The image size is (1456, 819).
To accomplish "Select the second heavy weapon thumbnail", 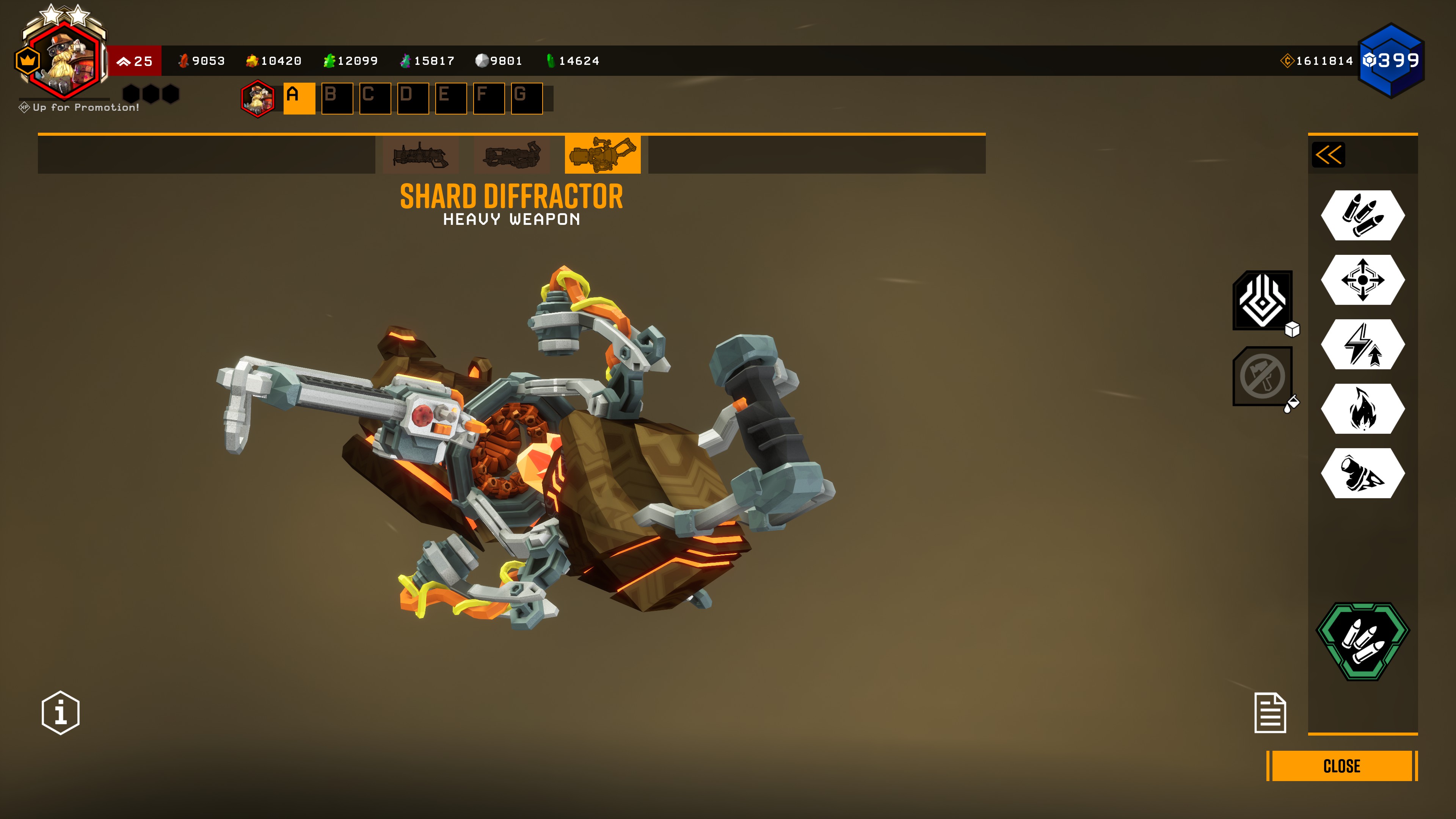I will tap(511, 155).
